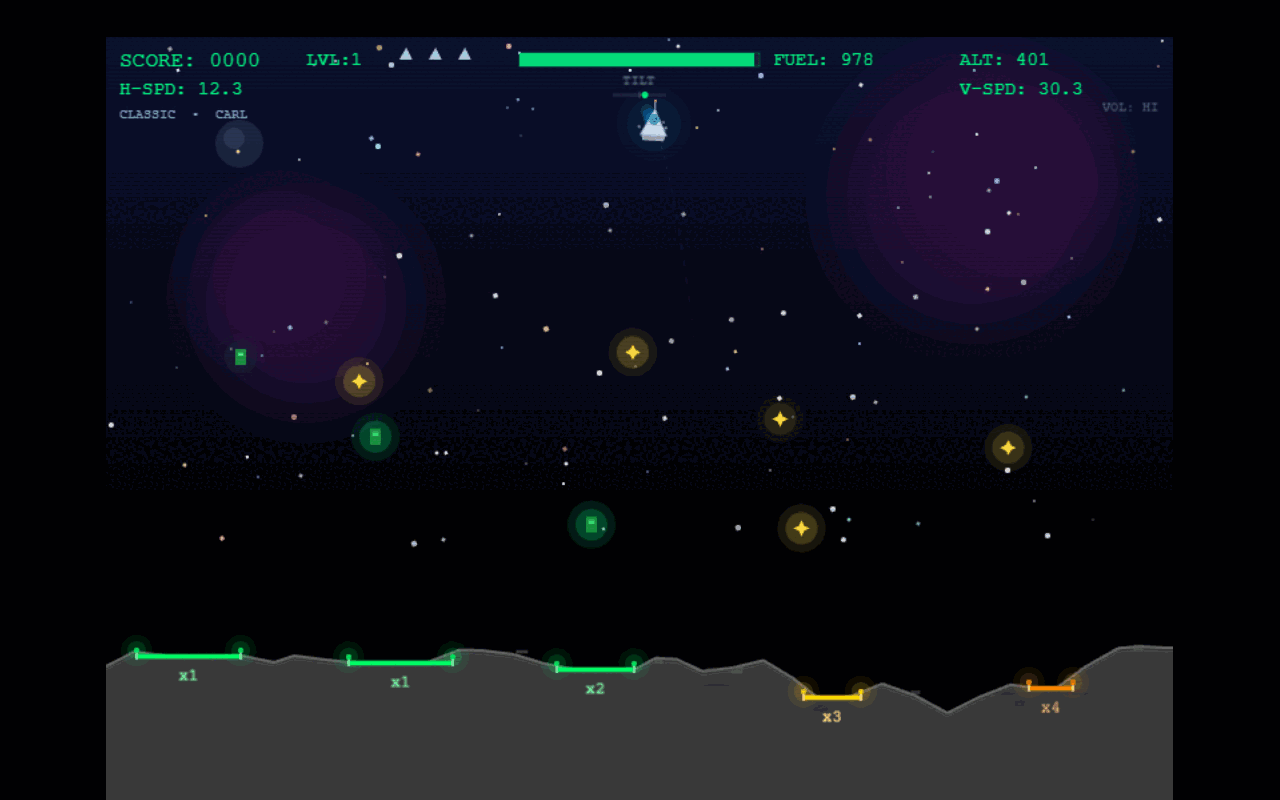This screenshot has height=800, width=1280.
Task: Toggle the VOL: HI sound setting
Action: (1129, 107)
